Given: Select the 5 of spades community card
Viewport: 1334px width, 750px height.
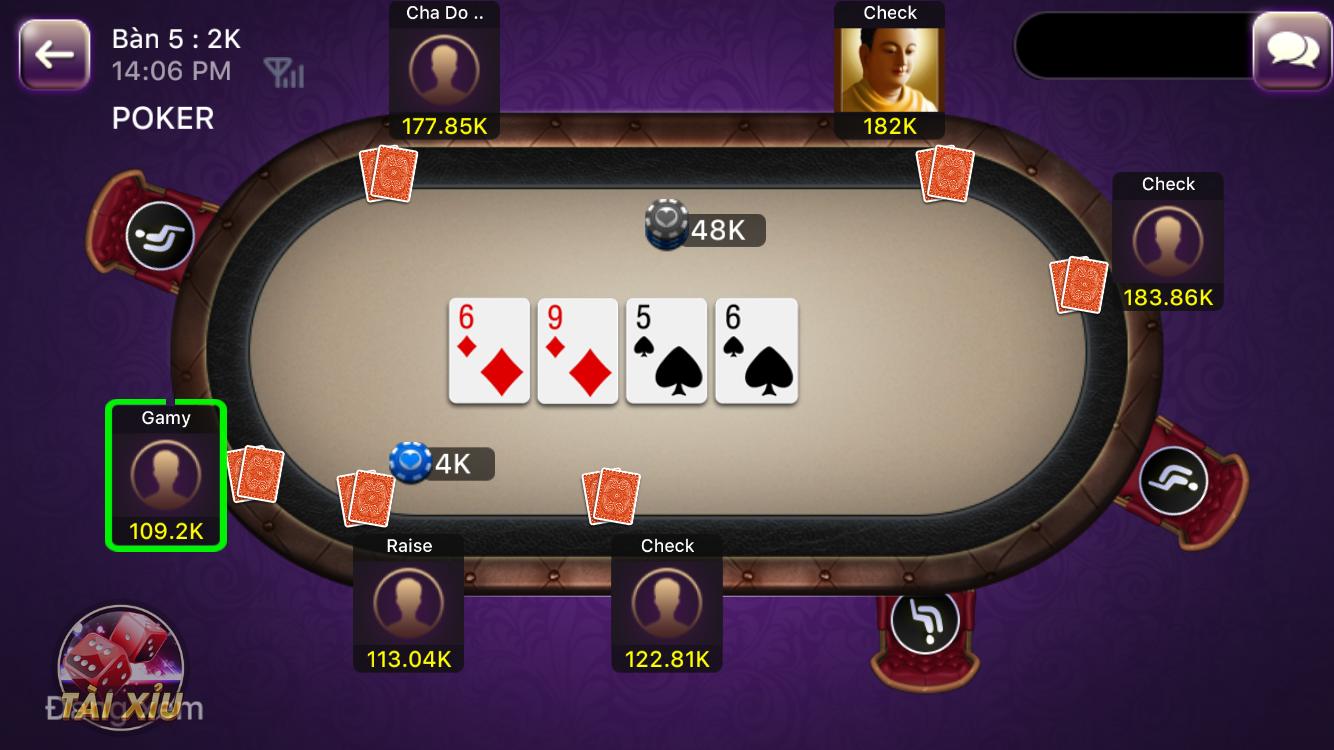Looking at the screenshot, I should click(666, 350).
